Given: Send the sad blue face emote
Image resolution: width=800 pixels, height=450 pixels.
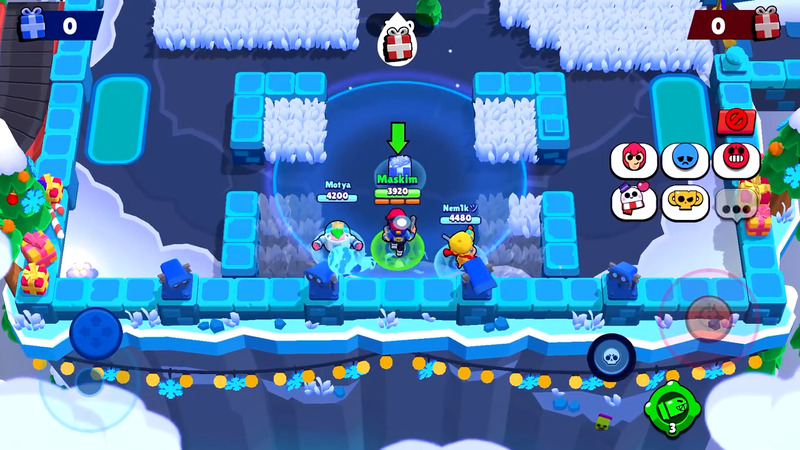Looking at the screenshot, I should coord(685,160).
